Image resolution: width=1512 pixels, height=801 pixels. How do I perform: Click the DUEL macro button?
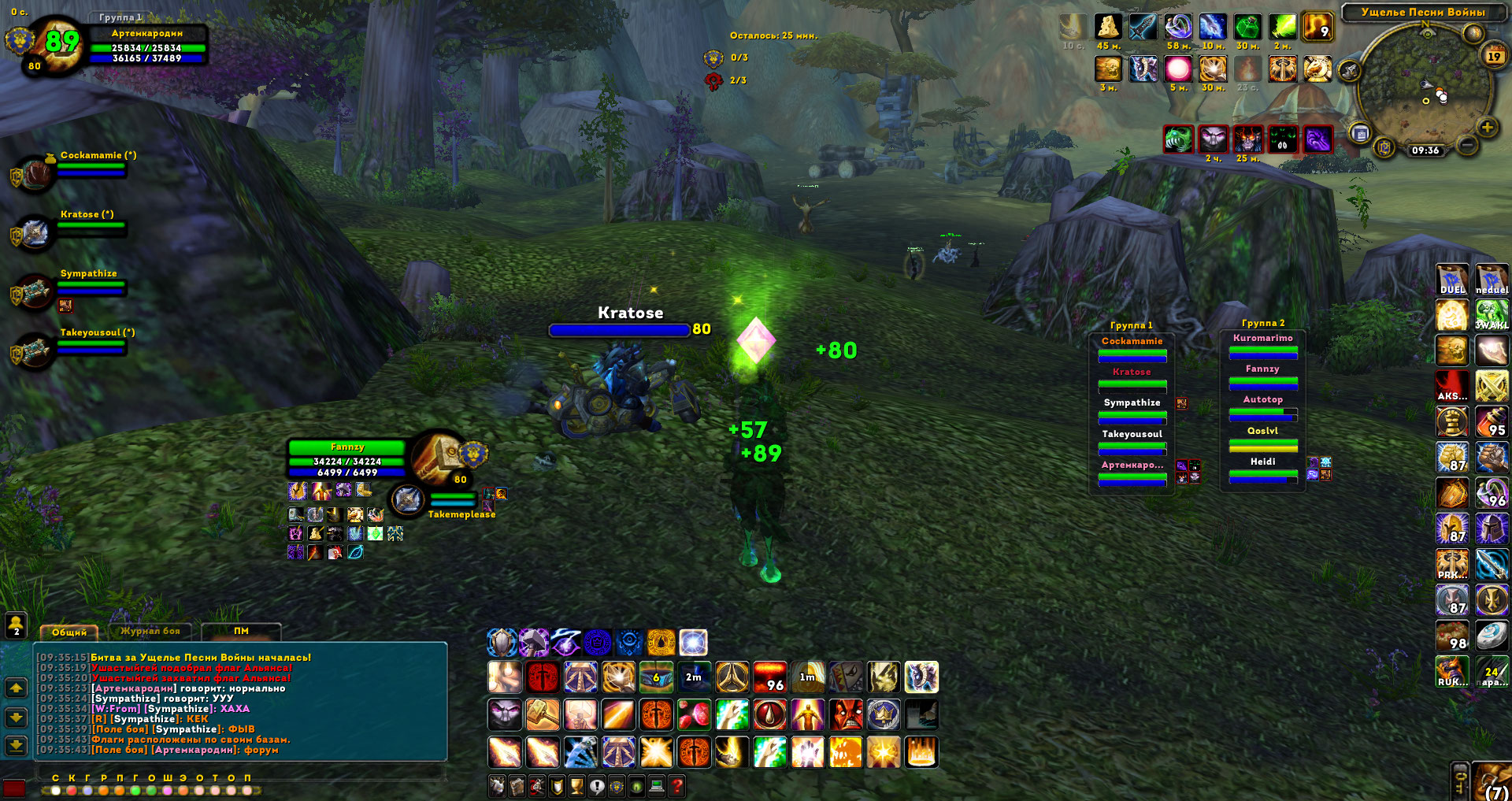click(1452, 280)
